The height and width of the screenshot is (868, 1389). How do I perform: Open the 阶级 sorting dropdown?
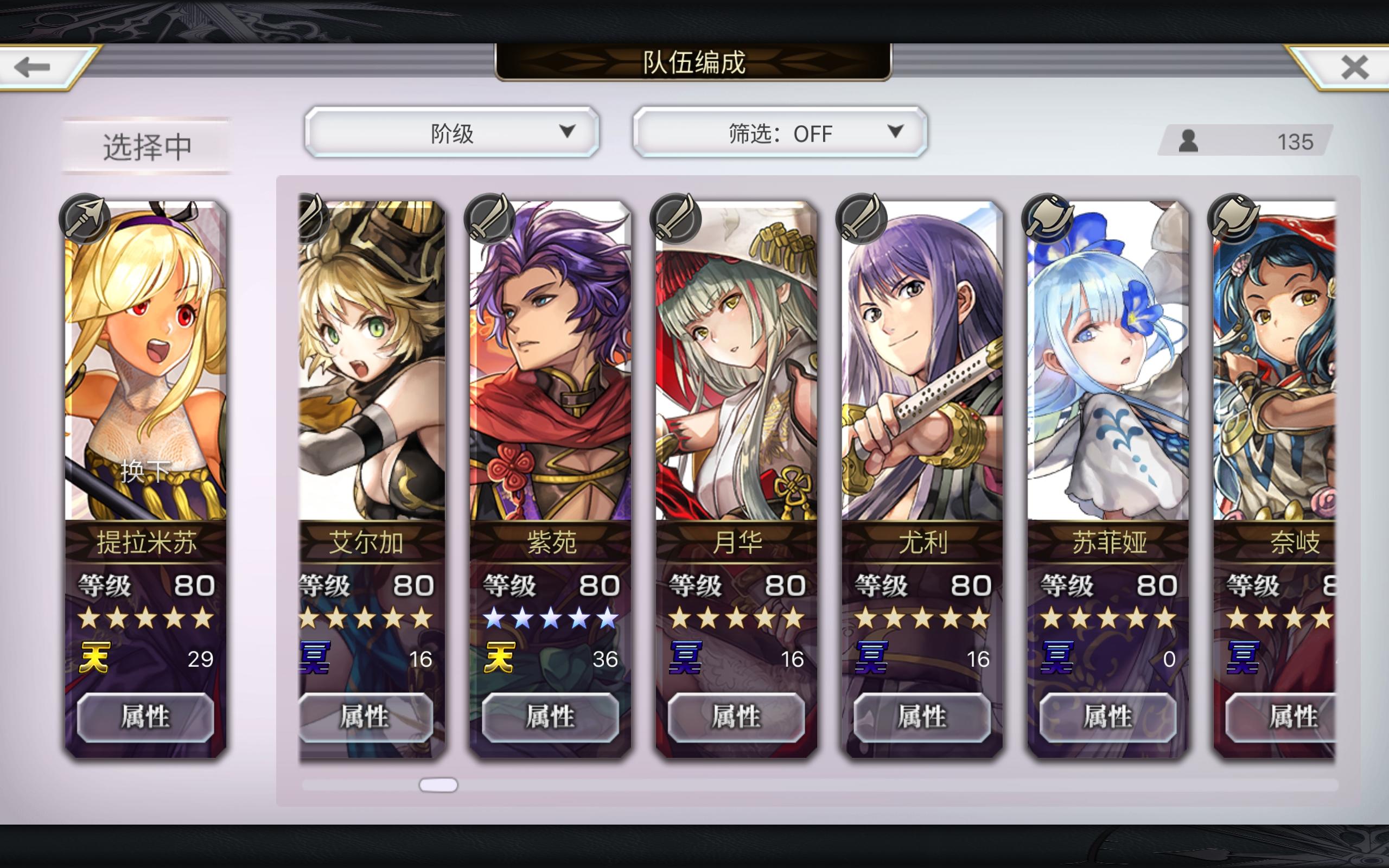[453, 132]
